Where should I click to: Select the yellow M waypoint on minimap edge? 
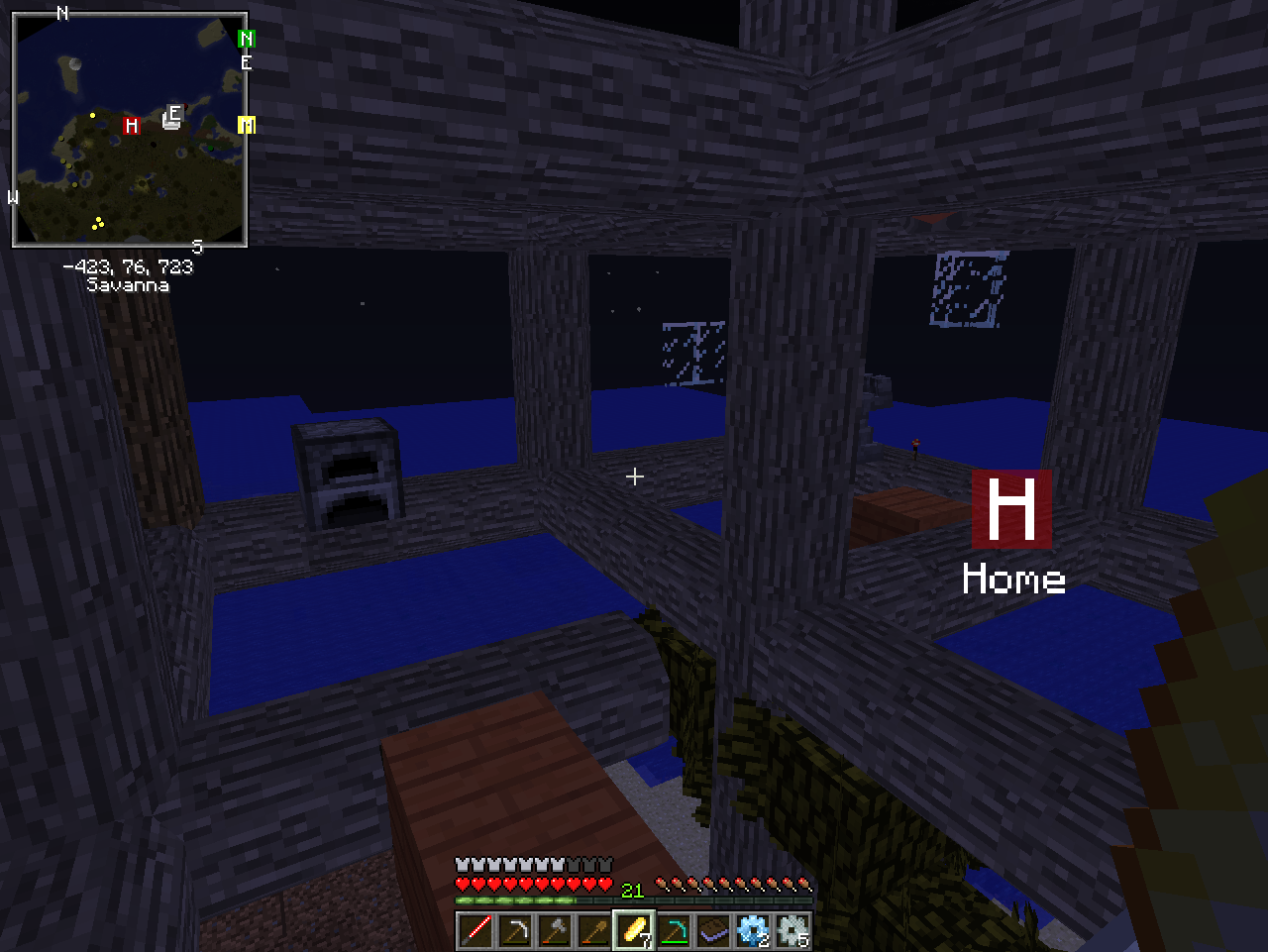(247, 125)
